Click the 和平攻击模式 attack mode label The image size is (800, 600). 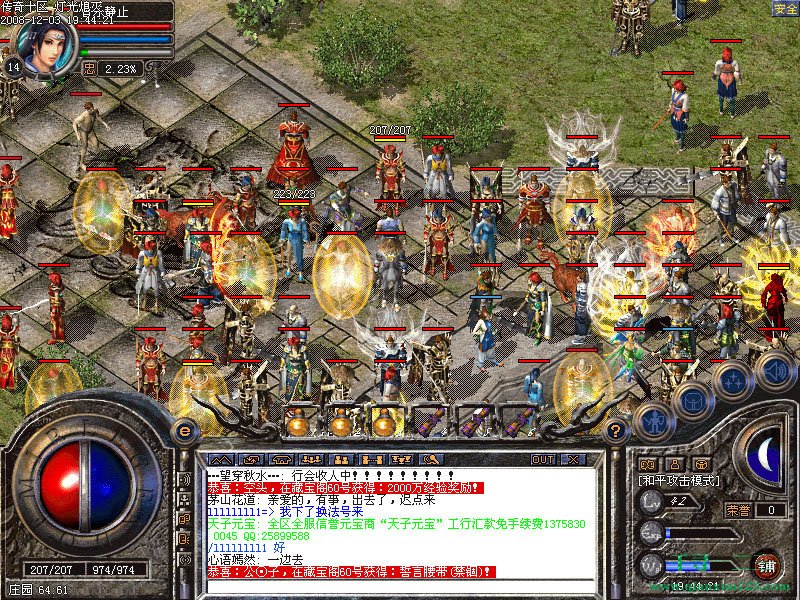(x=680, y=481)
